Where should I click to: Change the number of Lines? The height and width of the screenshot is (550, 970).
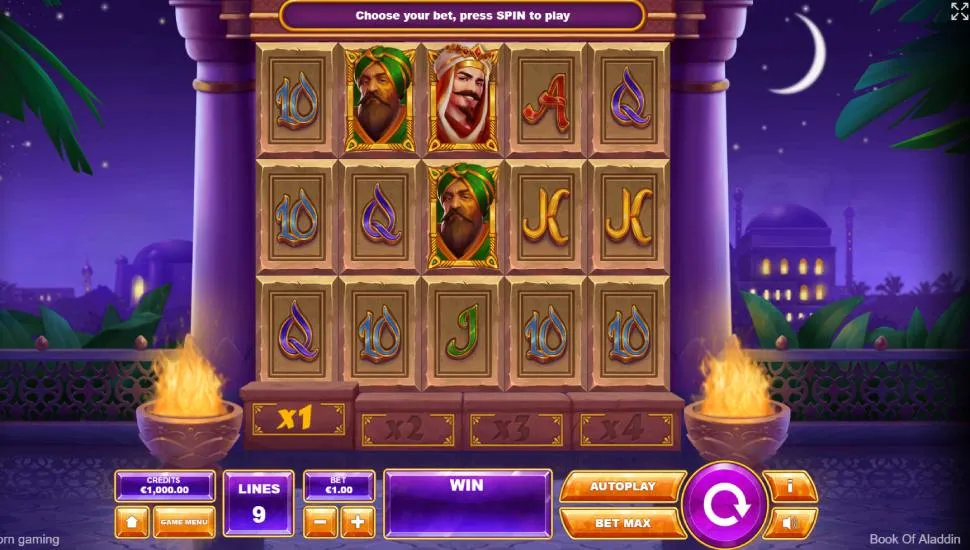(x=259, y=503)
